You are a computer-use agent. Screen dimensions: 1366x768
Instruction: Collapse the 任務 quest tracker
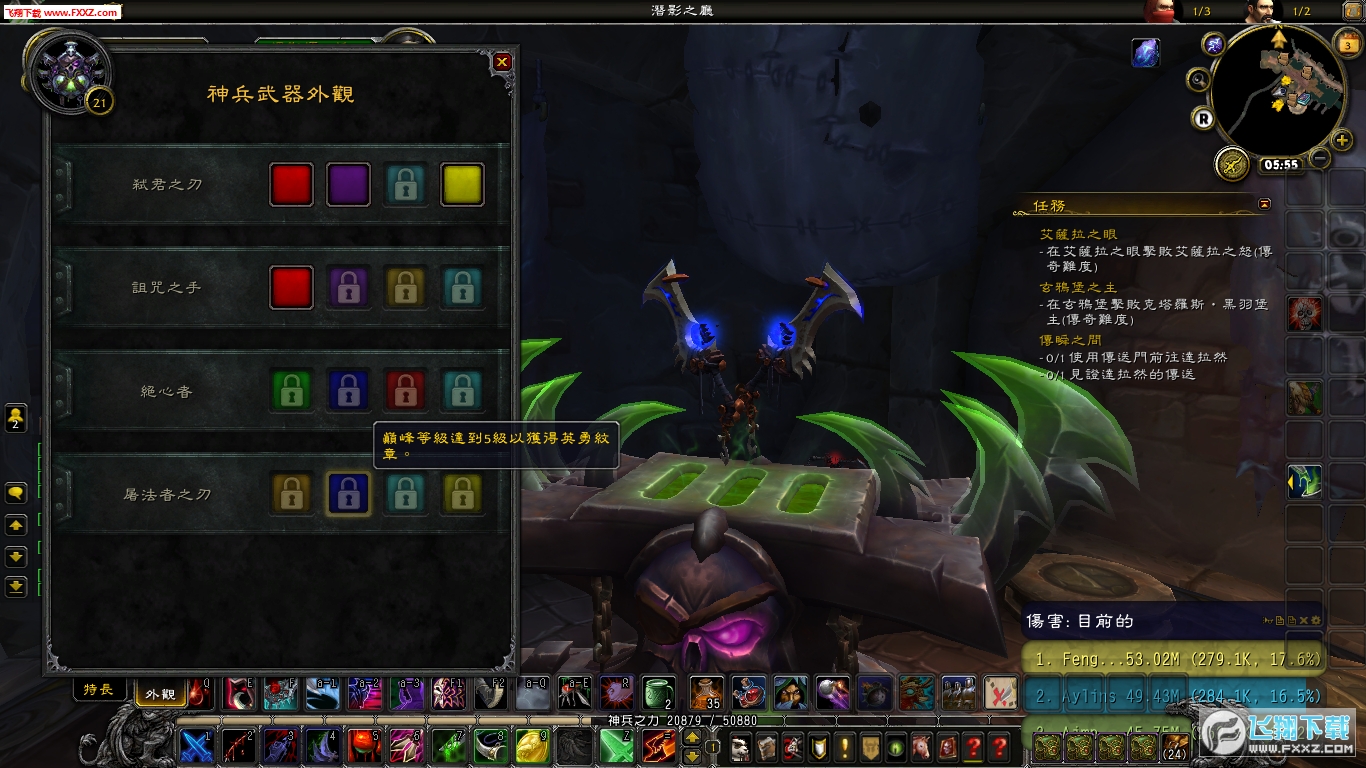[x=1265, y=204]
